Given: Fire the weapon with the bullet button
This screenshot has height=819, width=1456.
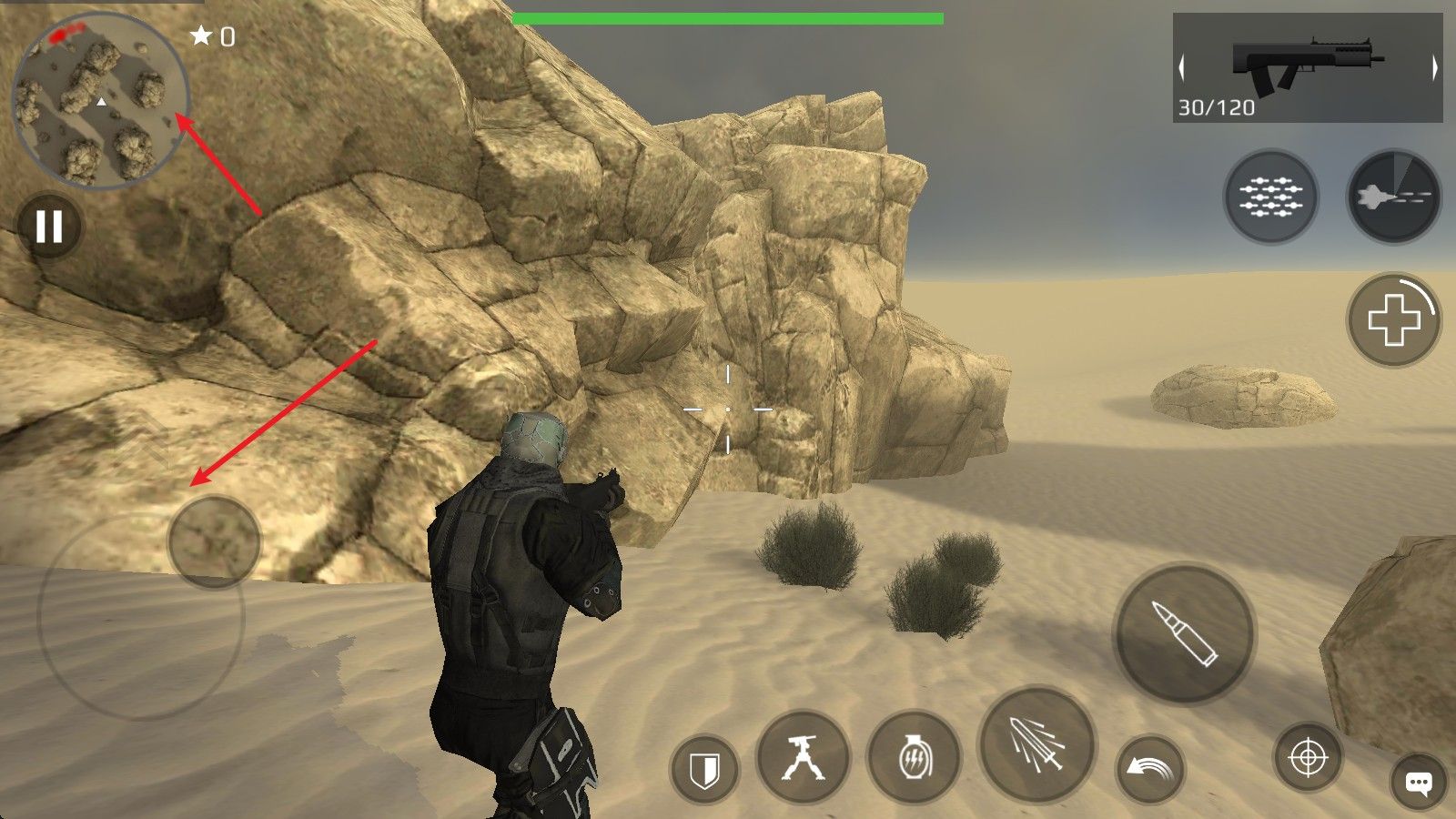Looking at the screenshot, I should tap(1184, 633).
